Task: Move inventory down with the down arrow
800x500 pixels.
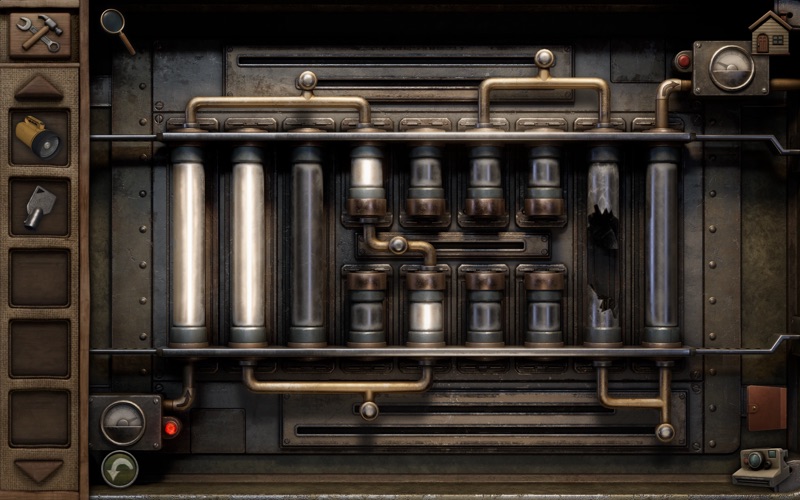Action: pos(40,470)
